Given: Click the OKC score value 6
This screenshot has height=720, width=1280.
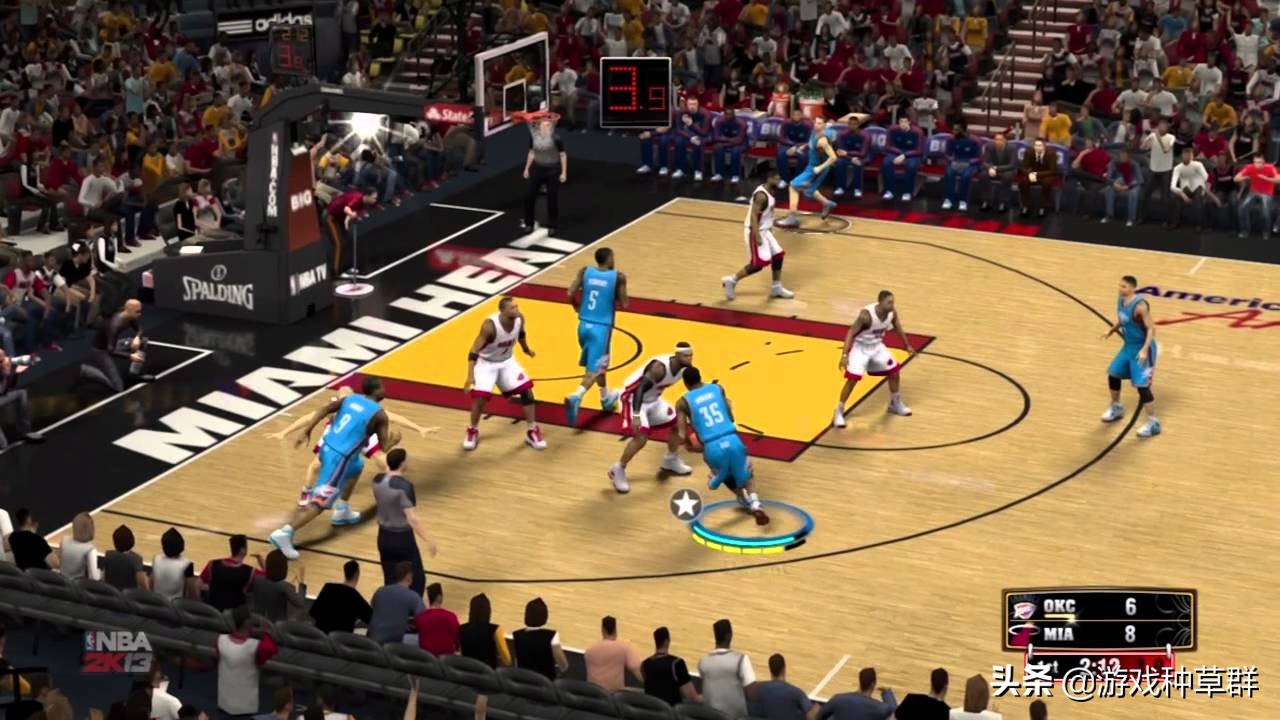Looking at the screenshot, I should point(1129,605).
